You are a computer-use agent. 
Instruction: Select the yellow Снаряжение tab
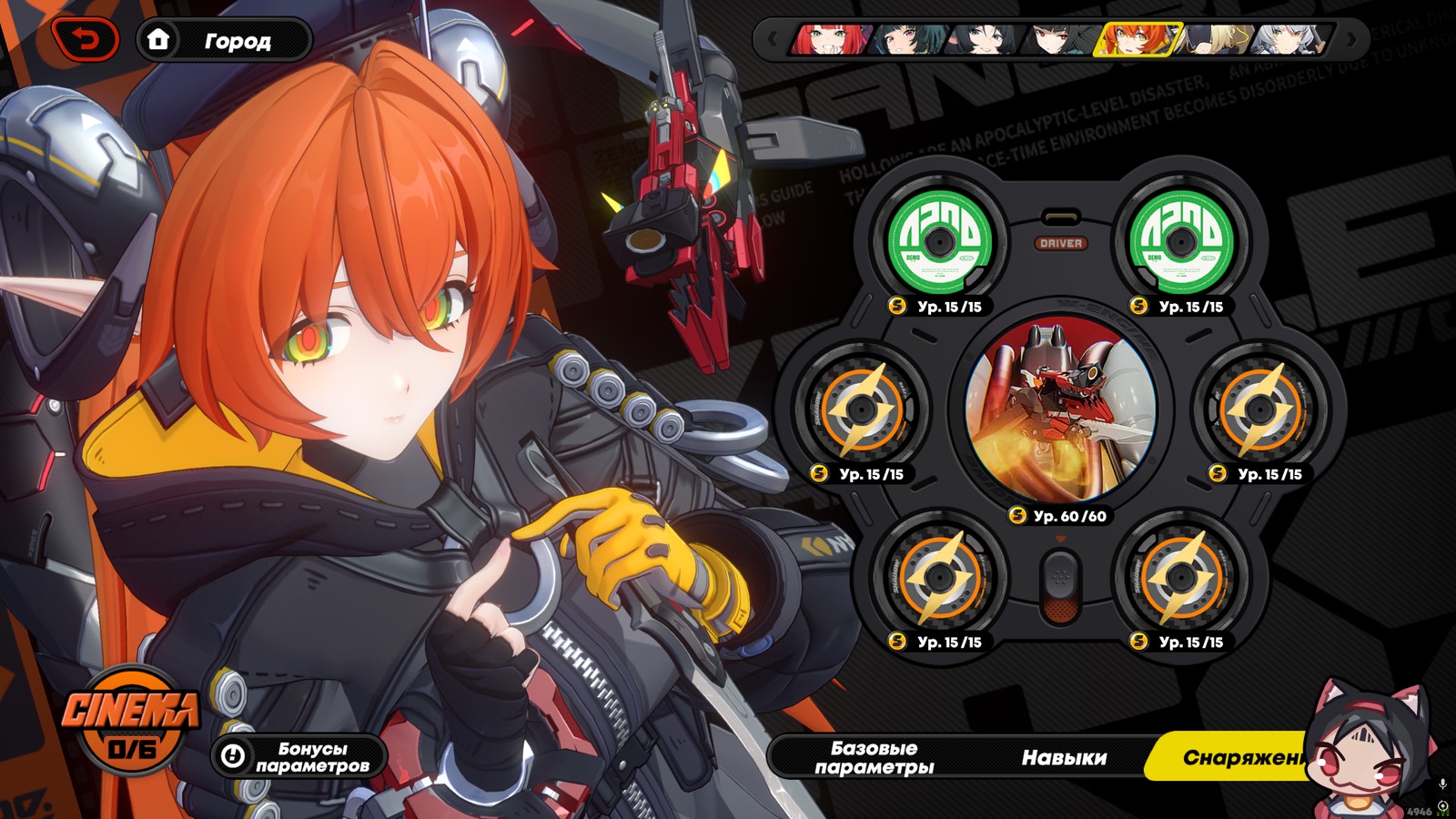click(1238, 757)
